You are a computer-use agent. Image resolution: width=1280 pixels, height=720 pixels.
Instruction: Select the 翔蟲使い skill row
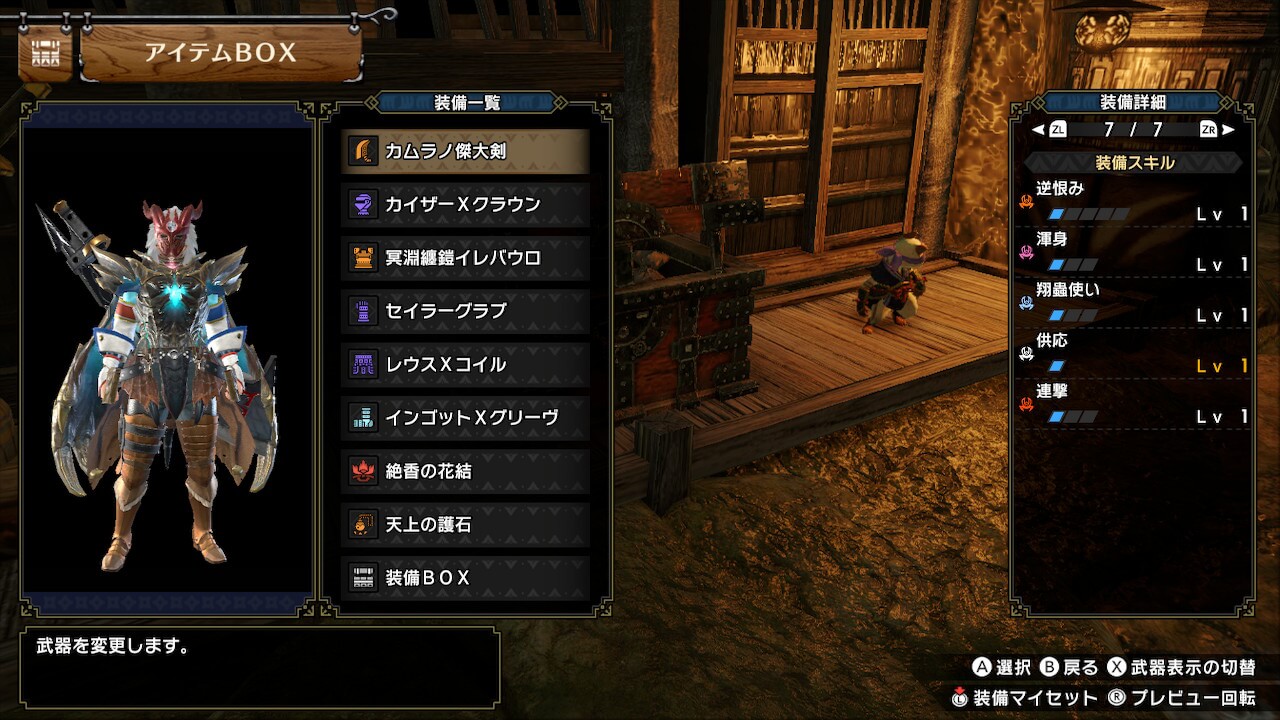(1133, 303)
